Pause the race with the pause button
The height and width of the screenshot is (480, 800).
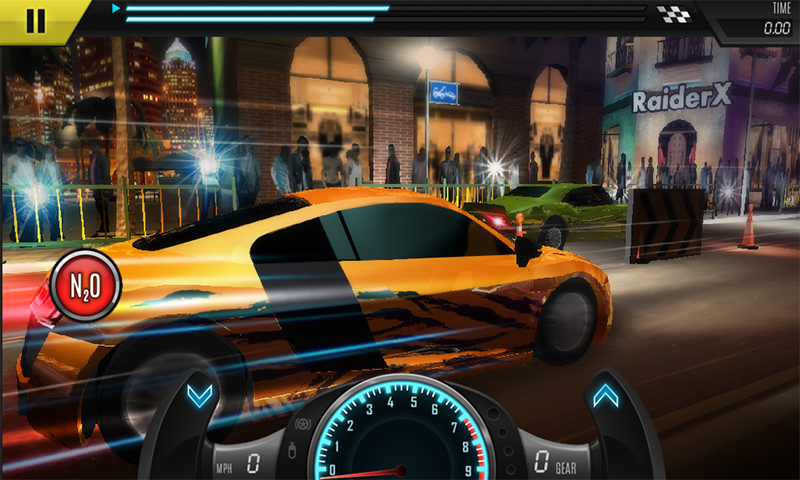click(36, 20)
